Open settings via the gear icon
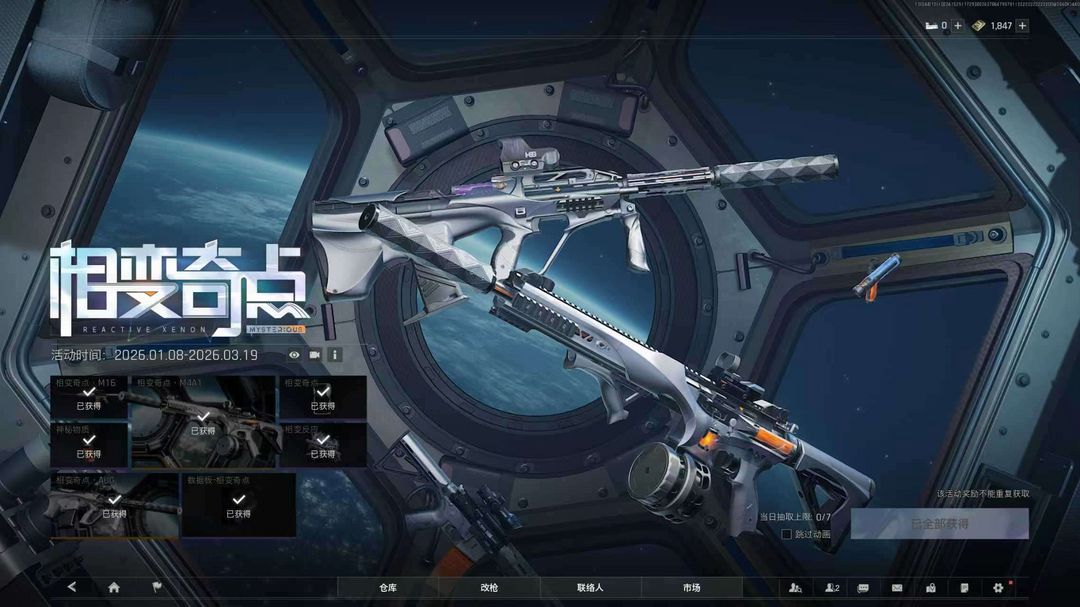 coord(997,587)
